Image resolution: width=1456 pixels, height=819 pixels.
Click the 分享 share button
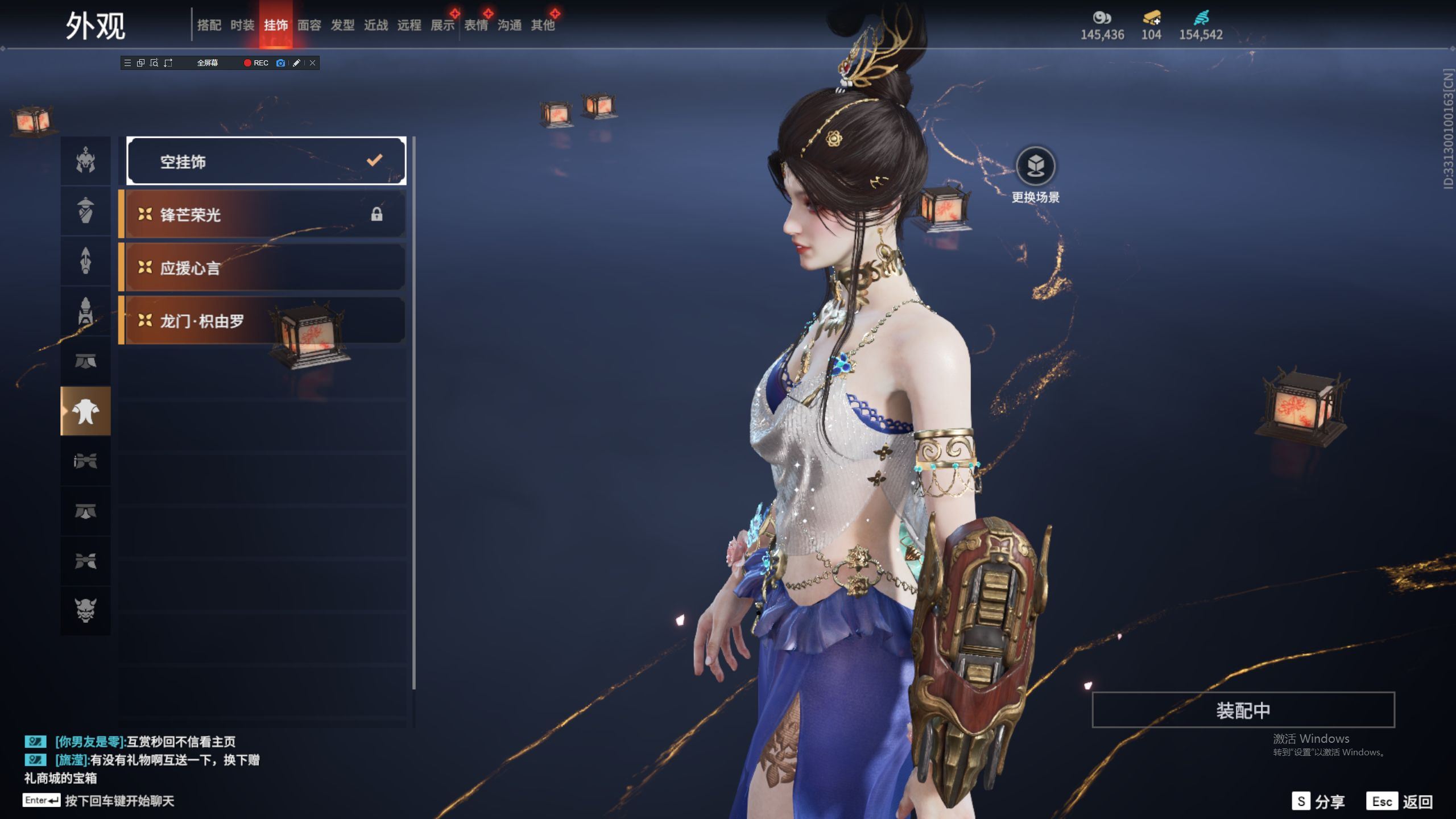pos(1319,801)
